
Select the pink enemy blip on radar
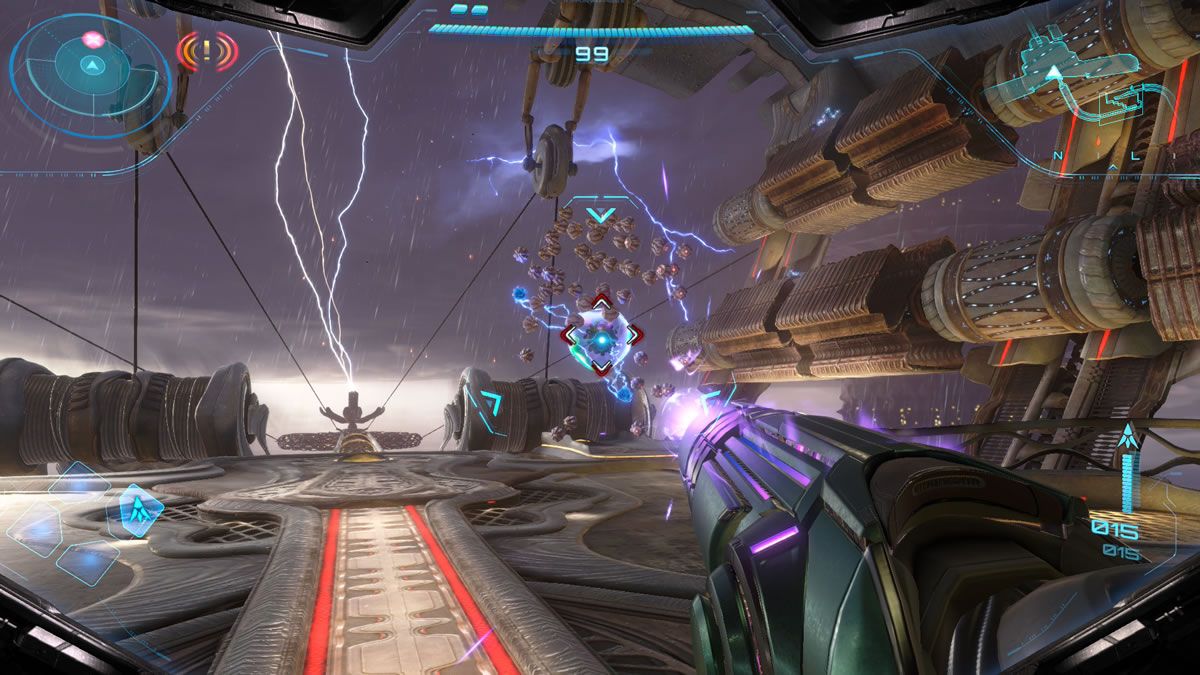coord(93,40)
